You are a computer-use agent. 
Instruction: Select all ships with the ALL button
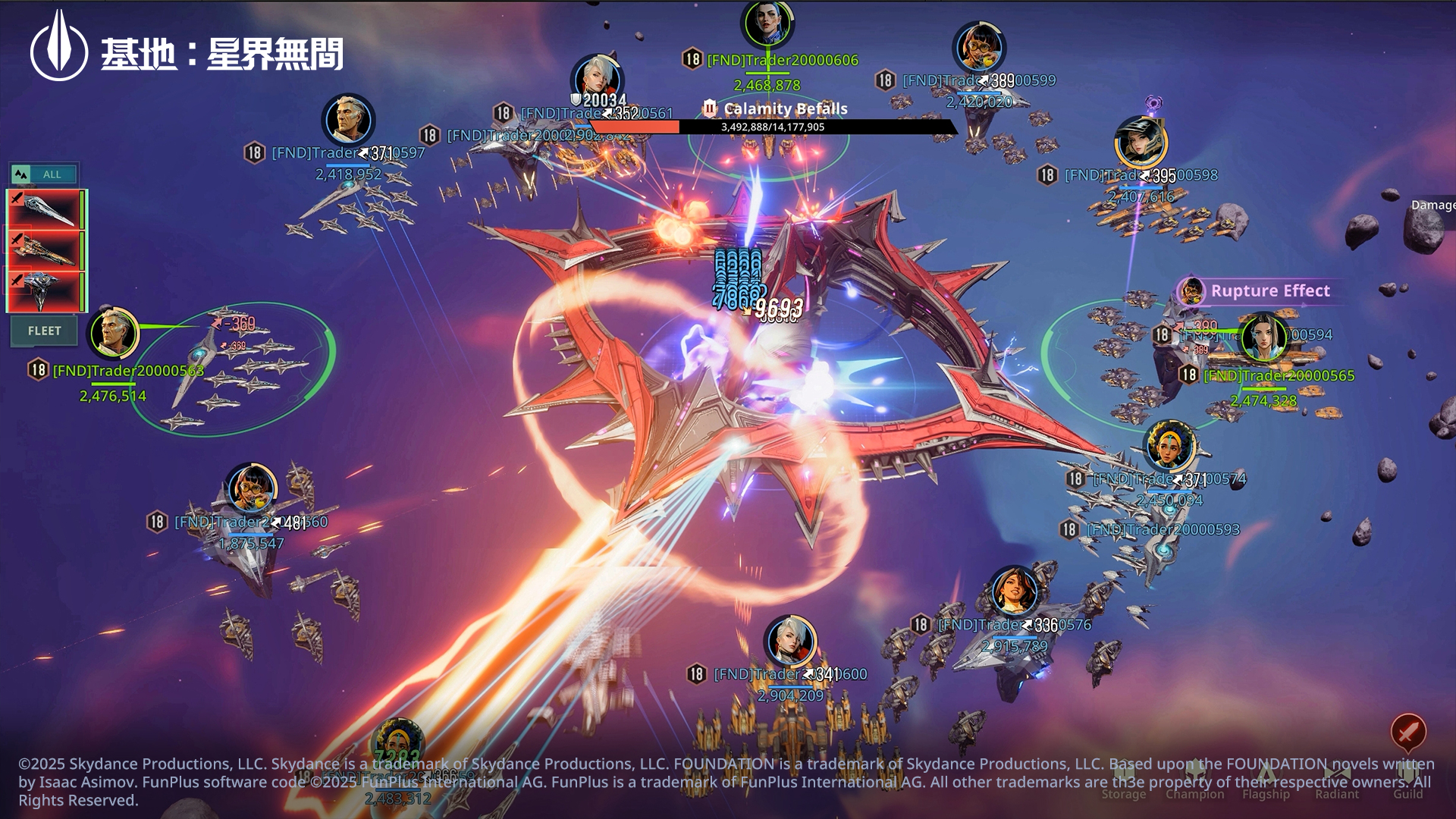click(x=43, y=174)
